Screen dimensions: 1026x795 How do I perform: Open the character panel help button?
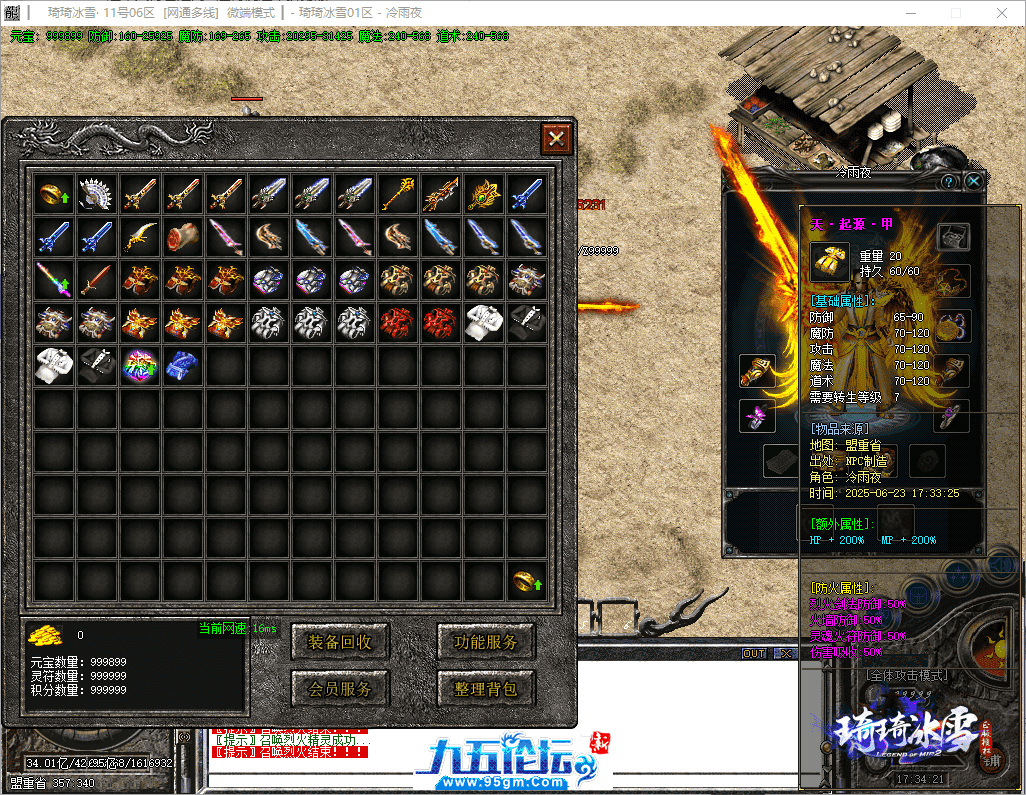pyautogui.click(x=949, y=181)
